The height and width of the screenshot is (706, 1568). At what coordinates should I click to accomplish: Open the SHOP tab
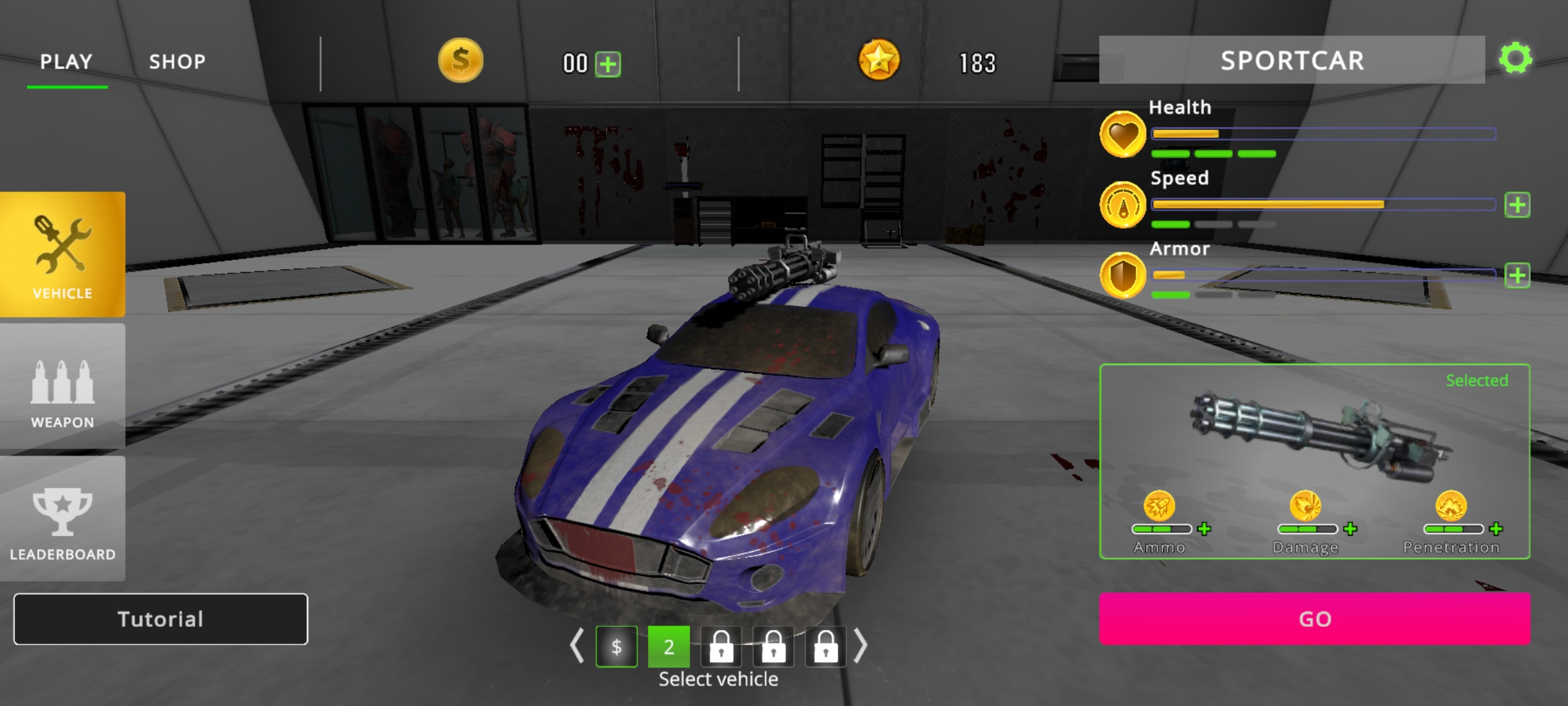pyautogui.click(x=177, y=62)
